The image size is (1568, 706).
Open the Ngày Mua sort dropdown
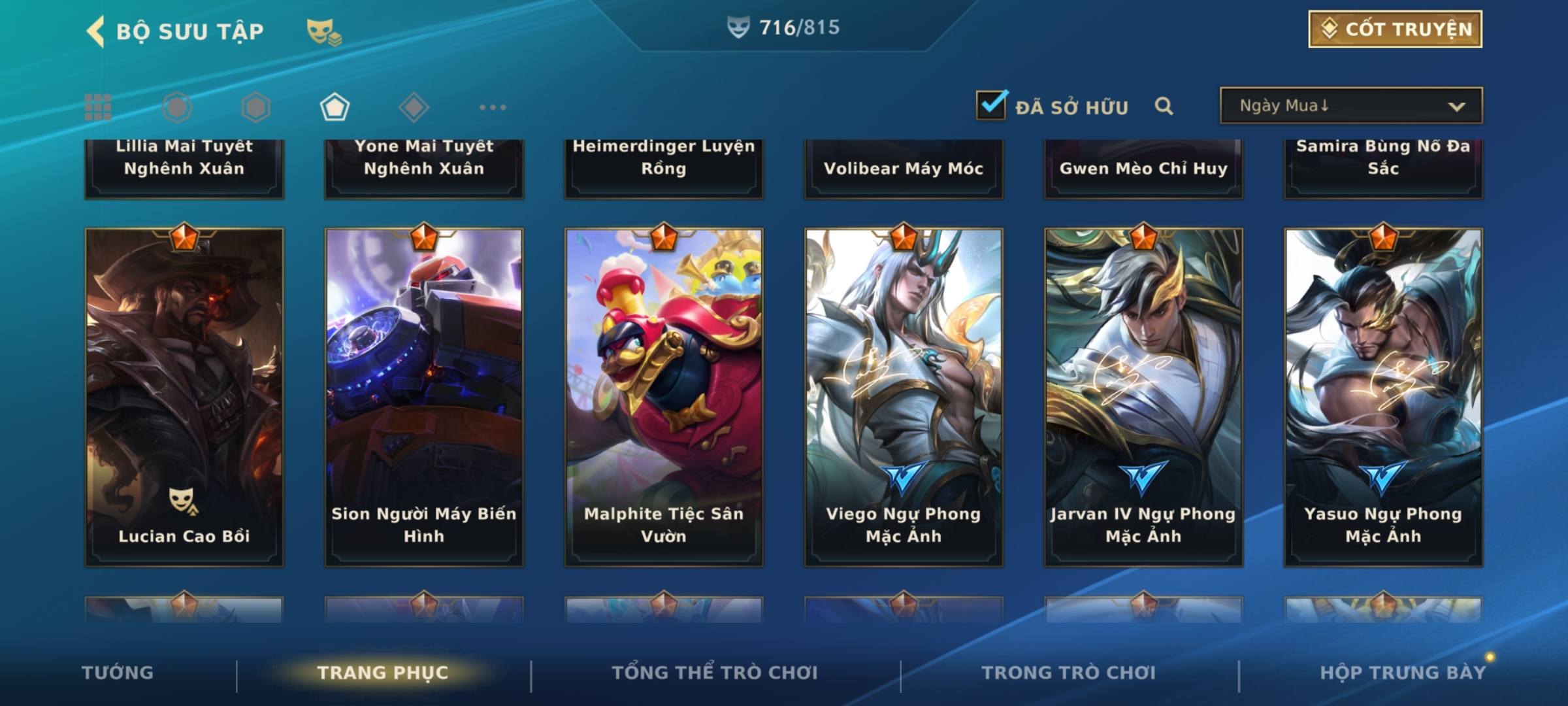pyautogui.click(x=1350, y=106)
